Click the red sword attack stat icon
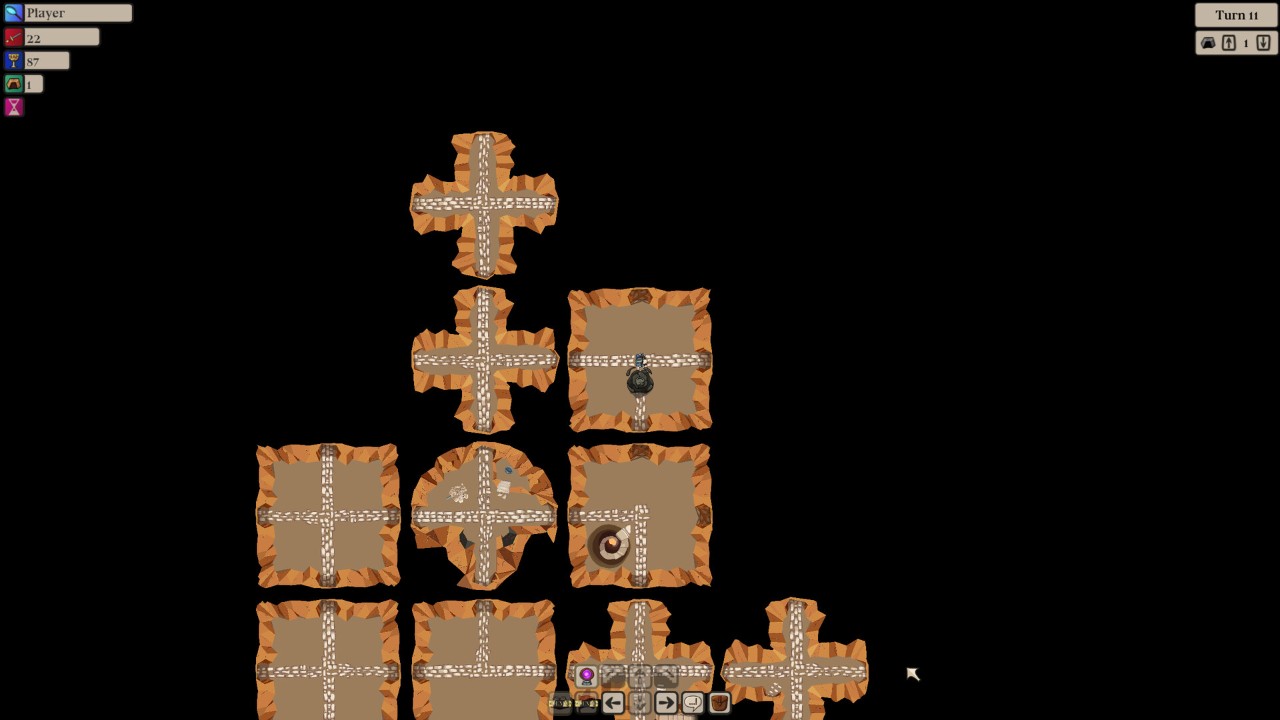The image size is (1280, 720). click(x=13, y=36)
